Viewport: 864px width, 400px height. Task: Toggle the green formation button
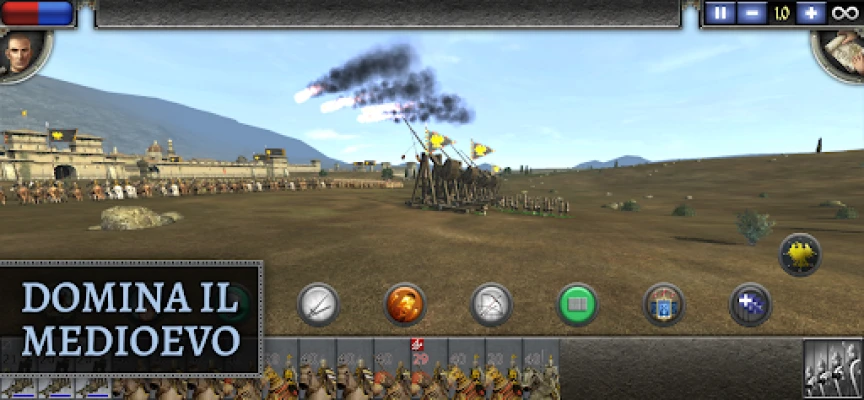click(578, 304)
